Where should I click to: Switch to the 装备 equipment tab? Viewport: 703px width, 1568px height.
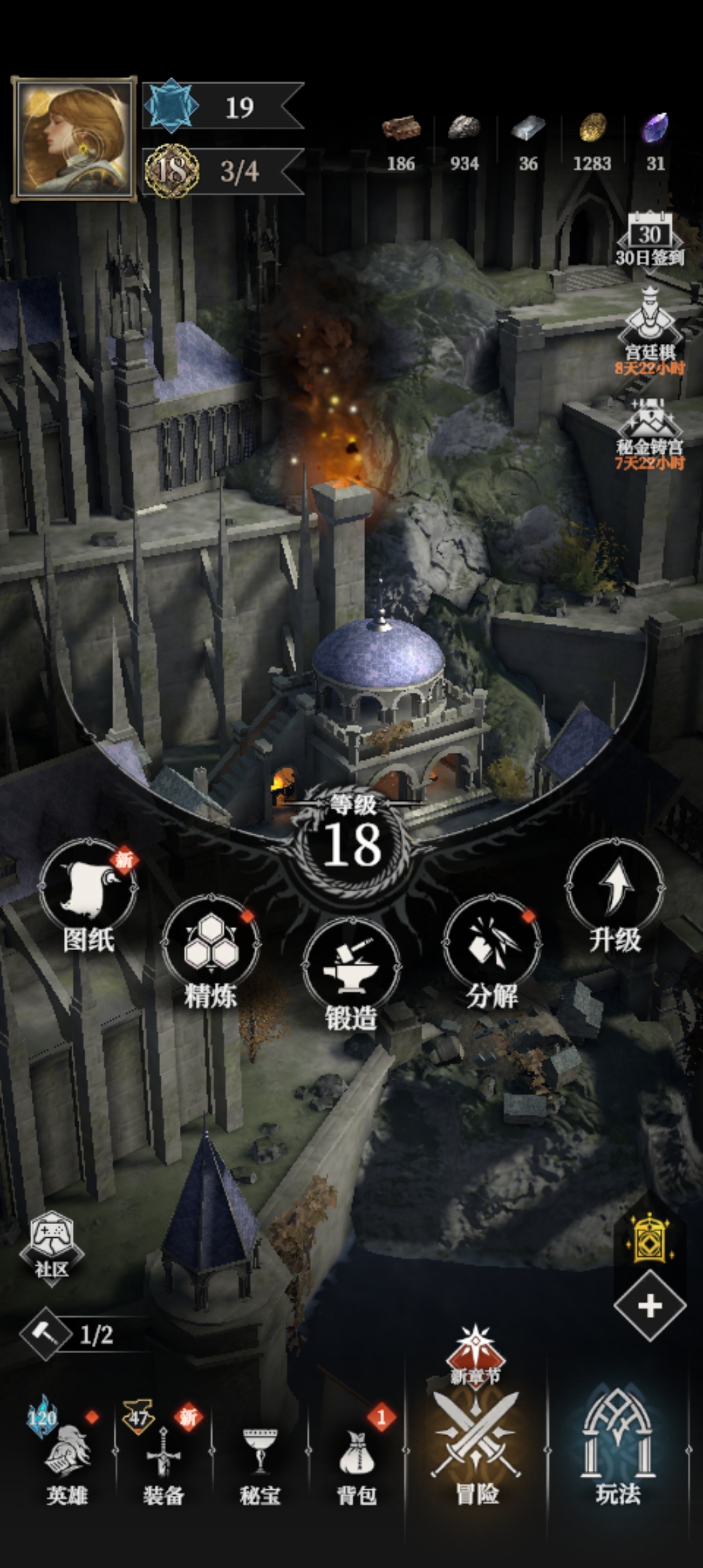tap(163, 1459)
